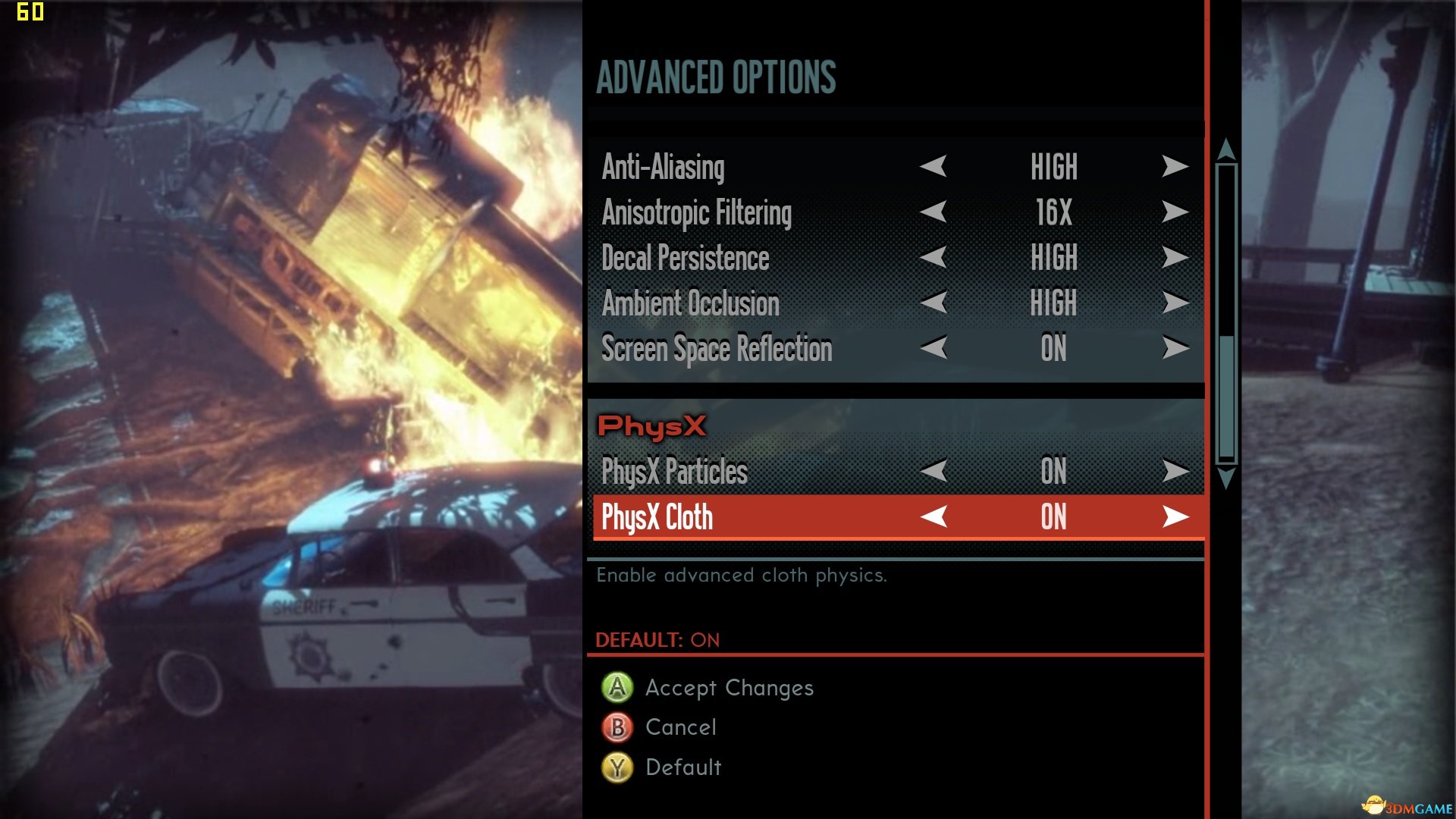Toggle PhysX Cloth with its left arrow
Image resolution: width=1456 pixels, height=819 pixels.
pyautogui.click(x=934, y=517)
